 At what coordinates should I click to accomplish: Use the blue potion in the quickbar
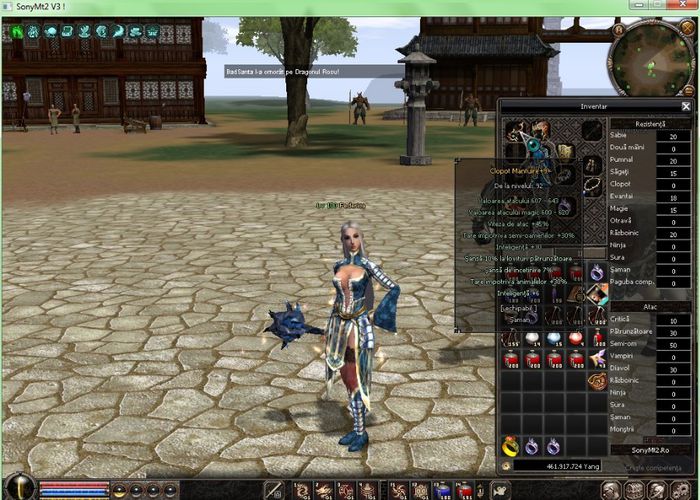point(442,490)
